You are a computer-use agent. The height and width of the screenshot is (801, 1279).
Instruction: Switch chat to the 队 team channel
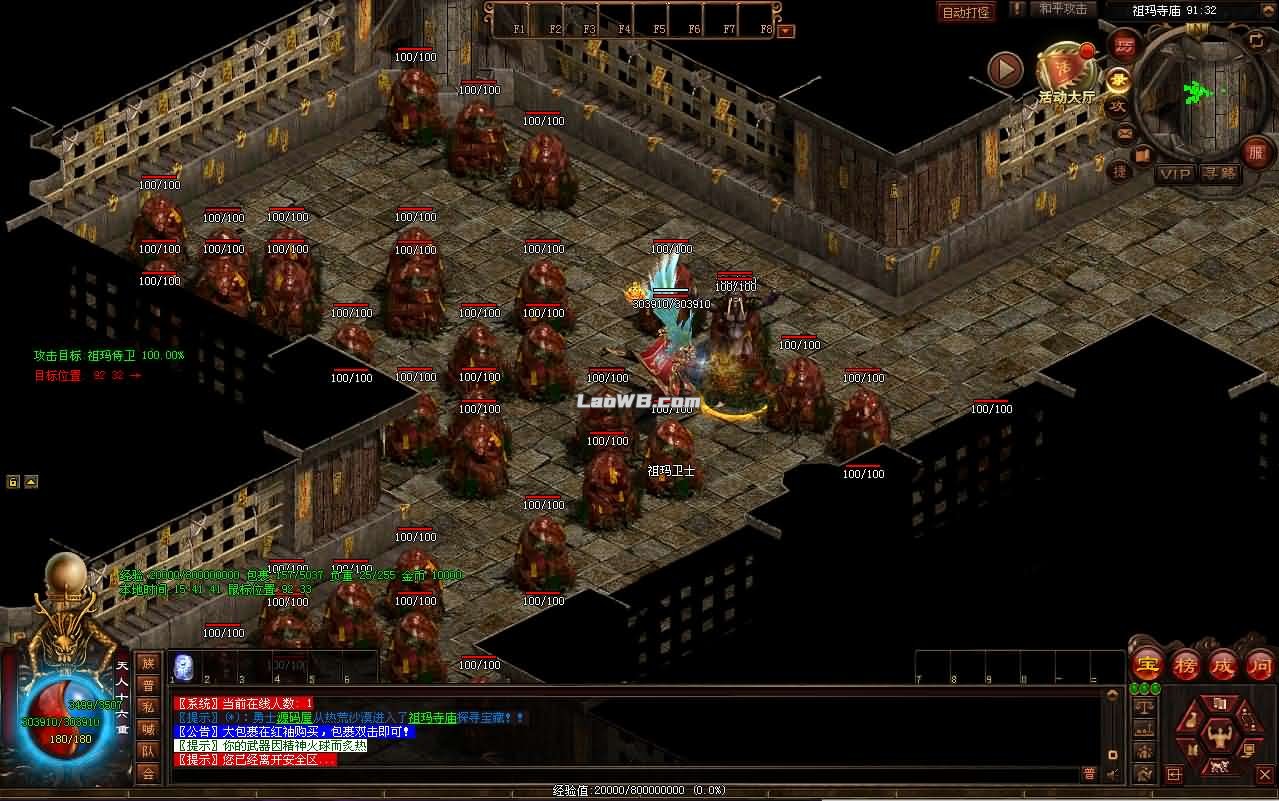pyautogui.click(x=148, y=750)
